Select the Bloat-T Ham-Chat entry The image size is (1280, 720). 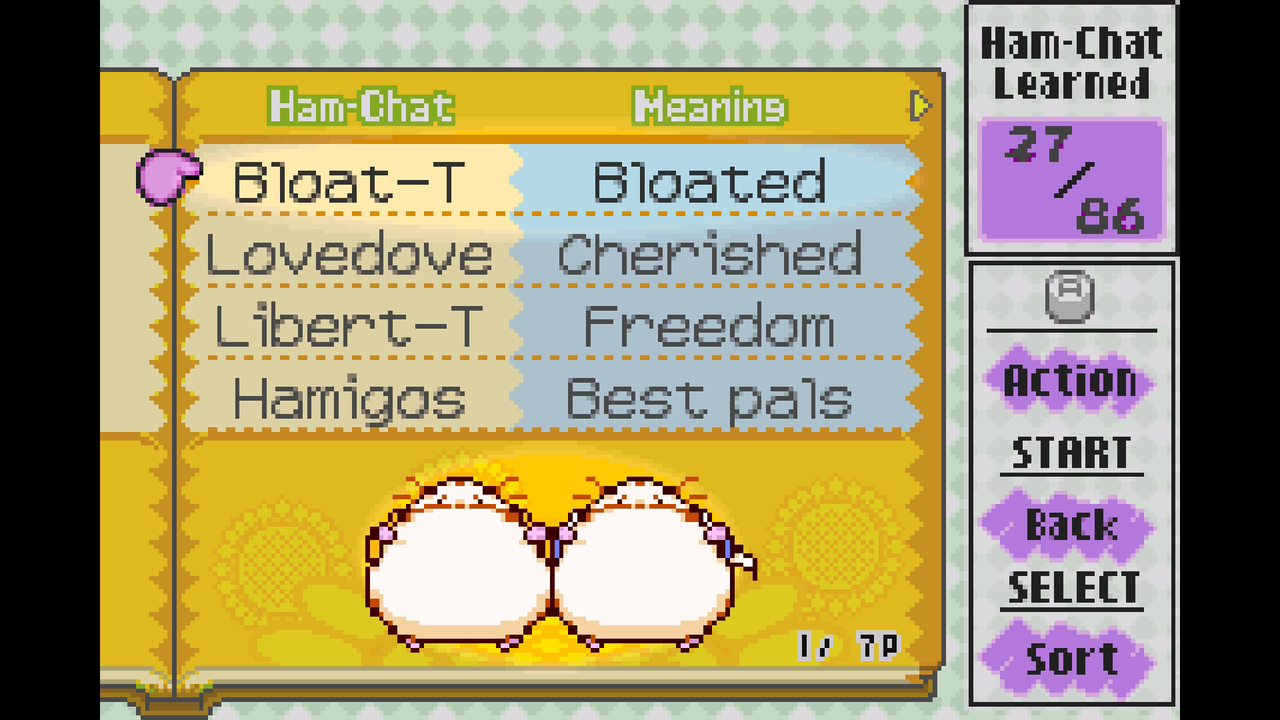(x=349, y=182)
